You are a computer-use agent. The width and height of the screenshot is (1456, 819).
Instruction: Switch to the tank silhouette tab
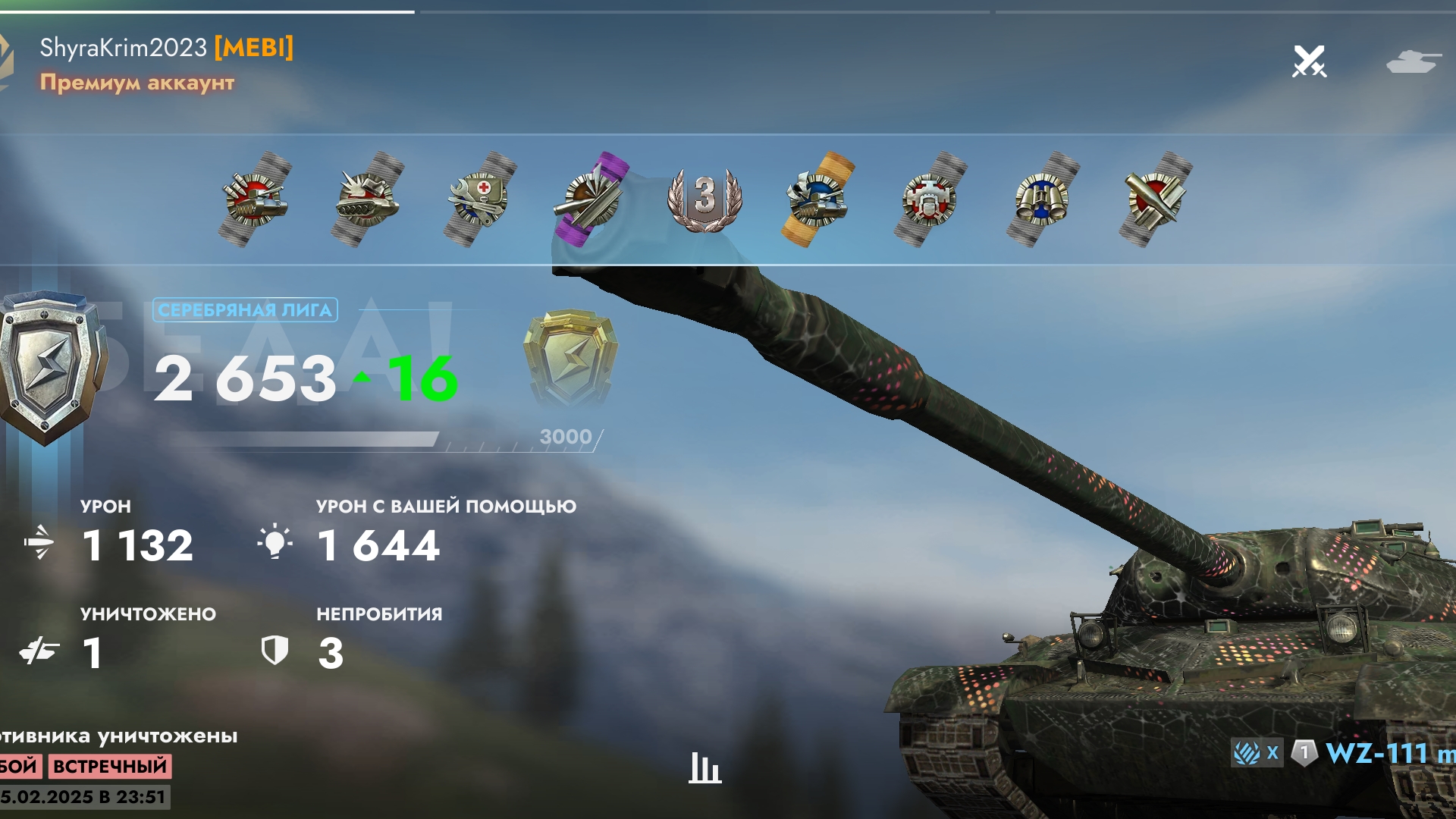(x=1413, y=61)
